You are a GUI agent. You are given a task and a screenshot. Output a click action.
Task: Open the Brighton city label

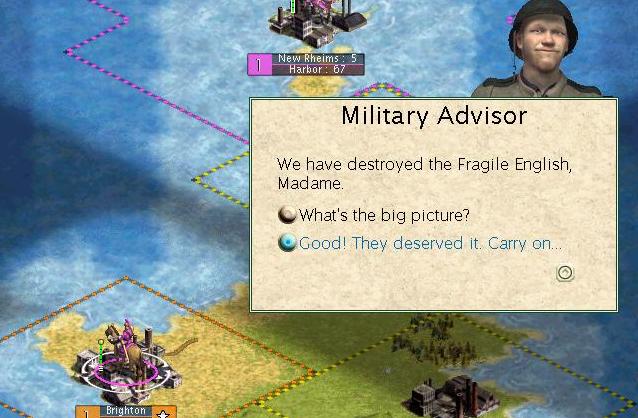126,411
